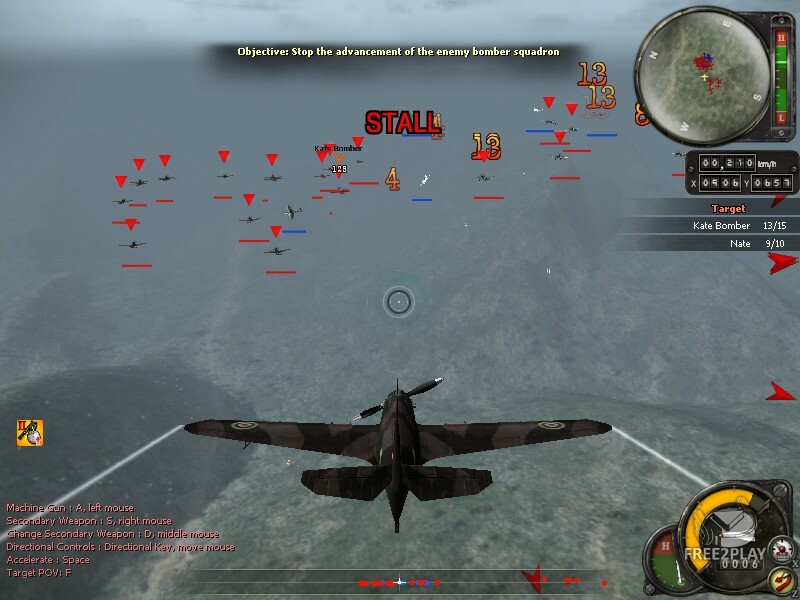Click the small round gauge icon marked X

point(780,548)
